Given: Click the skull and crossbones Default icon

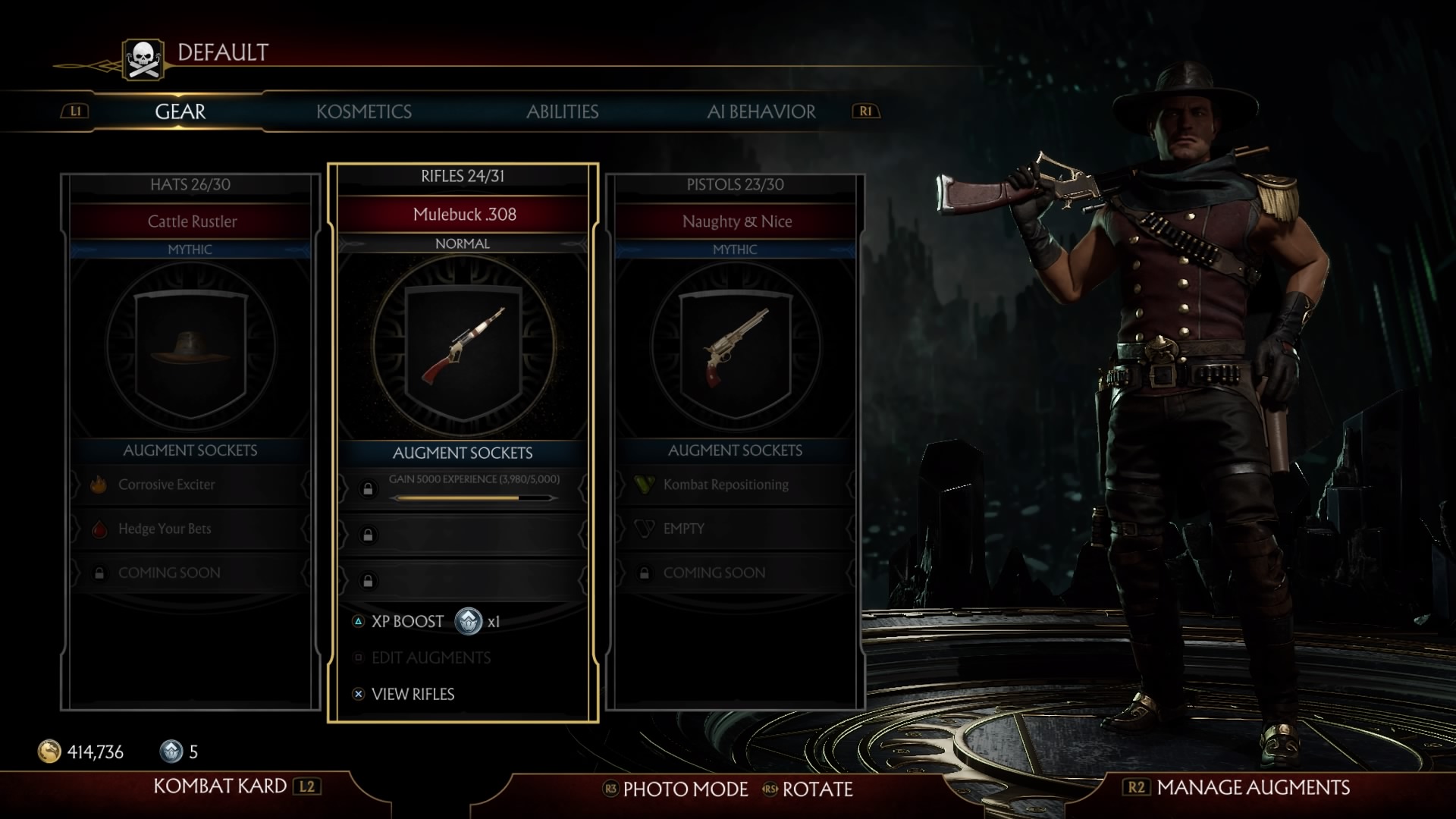Looking at the screenshot, I should point(143,59).
